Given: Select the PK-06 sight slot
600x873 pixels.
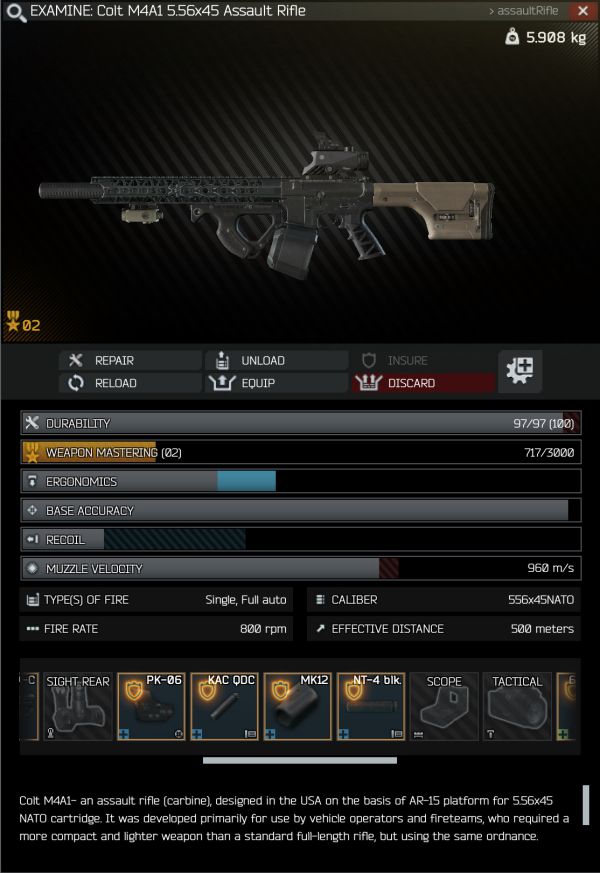Looking at the screenshot, I should coord(151,706).
